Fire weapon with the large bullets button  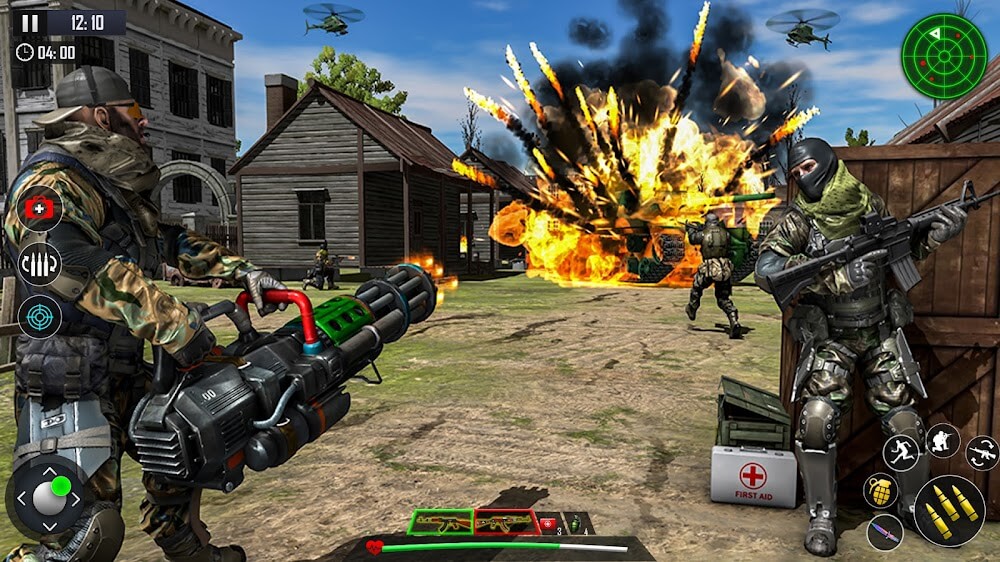[x=949, y=510]
